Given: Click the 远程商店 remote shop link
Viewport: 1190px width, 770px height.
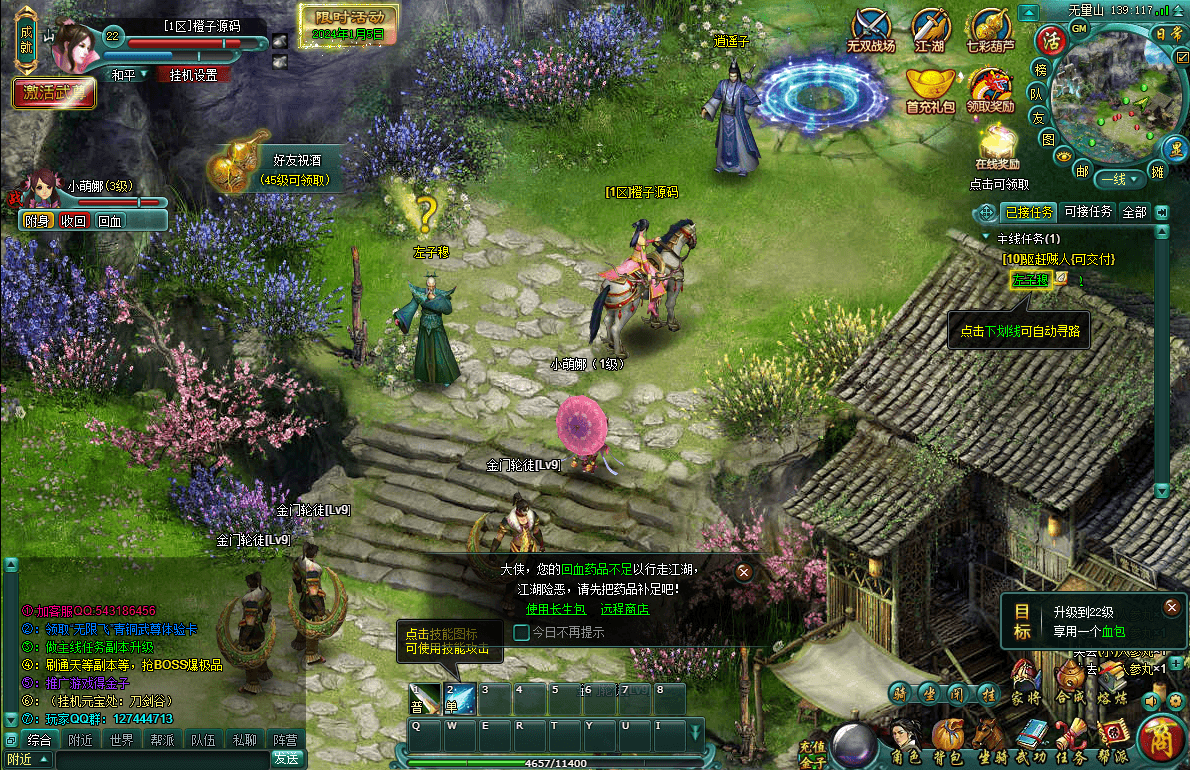Looking at the screenshot, I should pos(625,608).
